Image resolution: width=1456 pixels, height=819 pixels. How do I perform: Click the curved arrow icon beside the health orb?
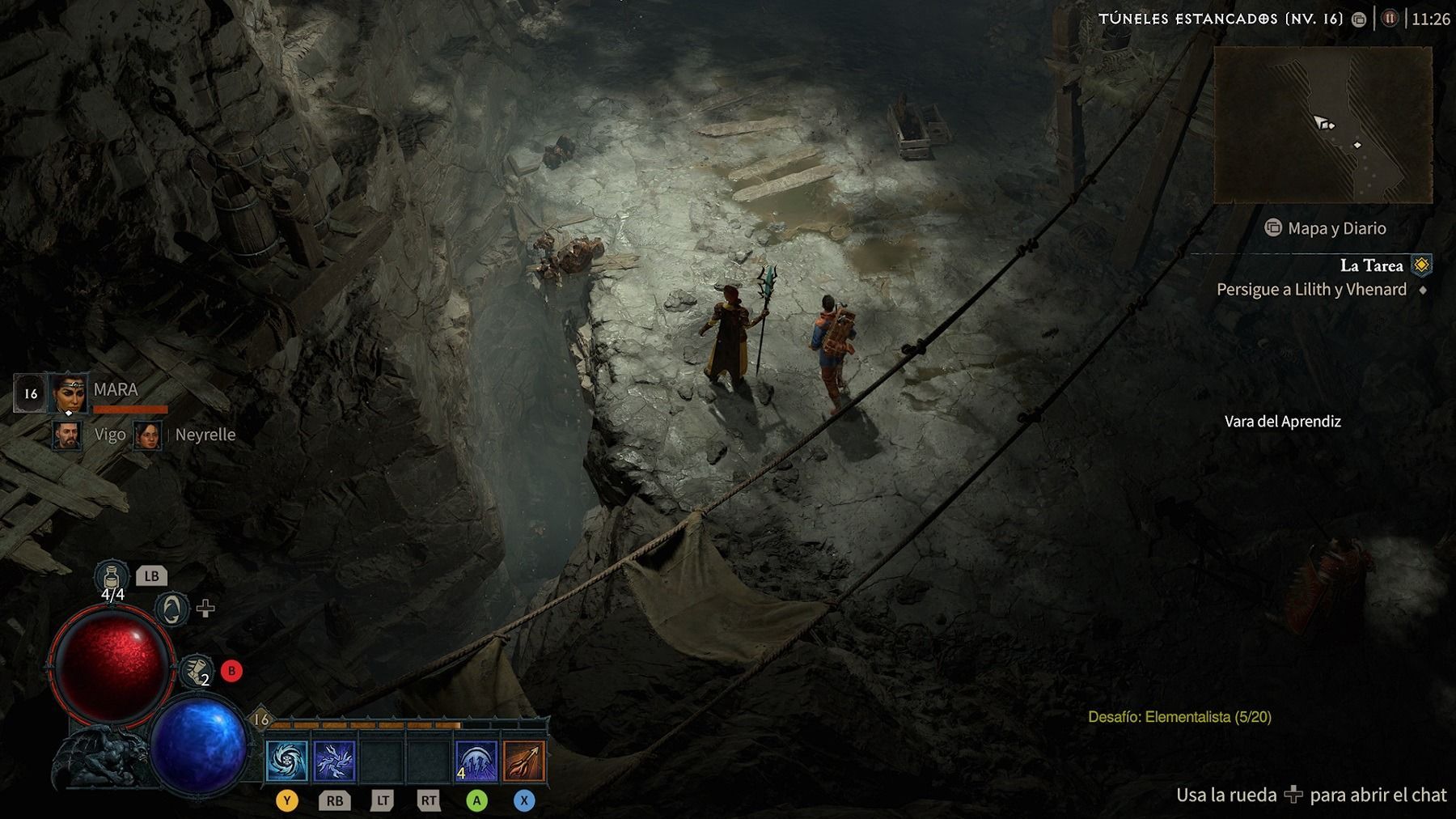171,609
